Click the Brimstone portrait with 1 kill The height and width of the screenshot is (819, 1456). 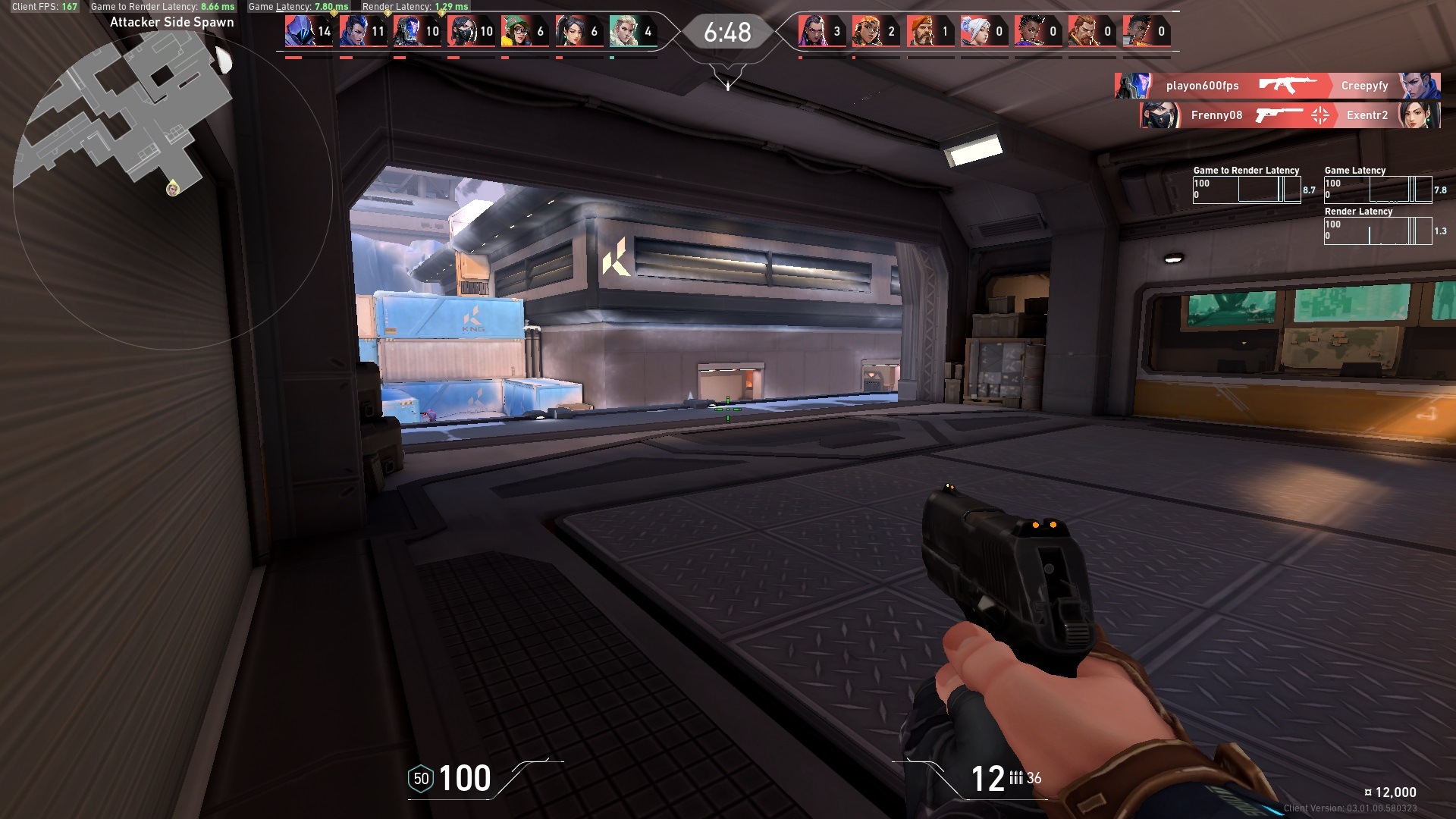[x=919, y=31]
